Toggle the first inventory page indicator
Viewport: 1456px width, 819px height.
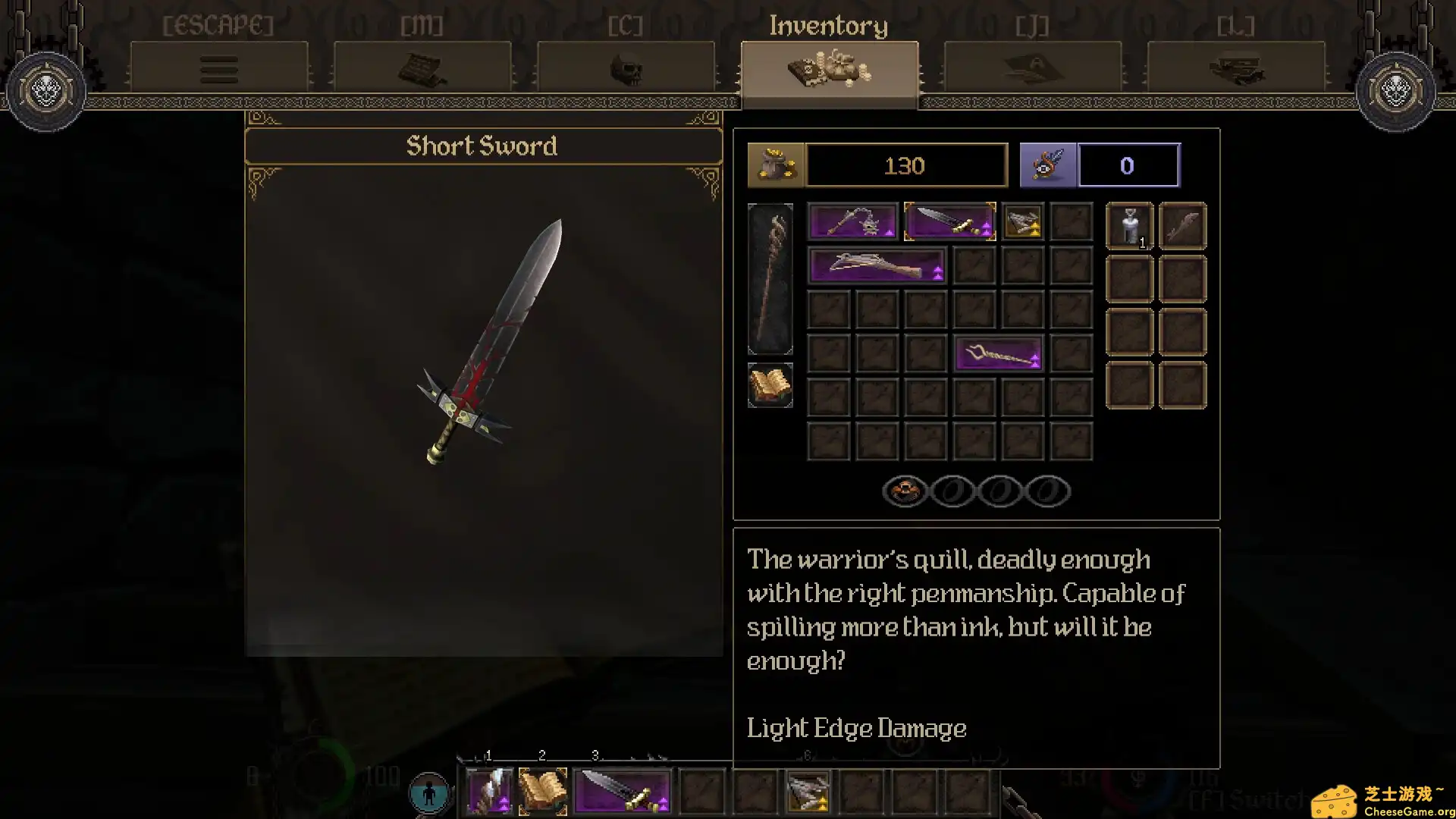[x=905, y=491]
